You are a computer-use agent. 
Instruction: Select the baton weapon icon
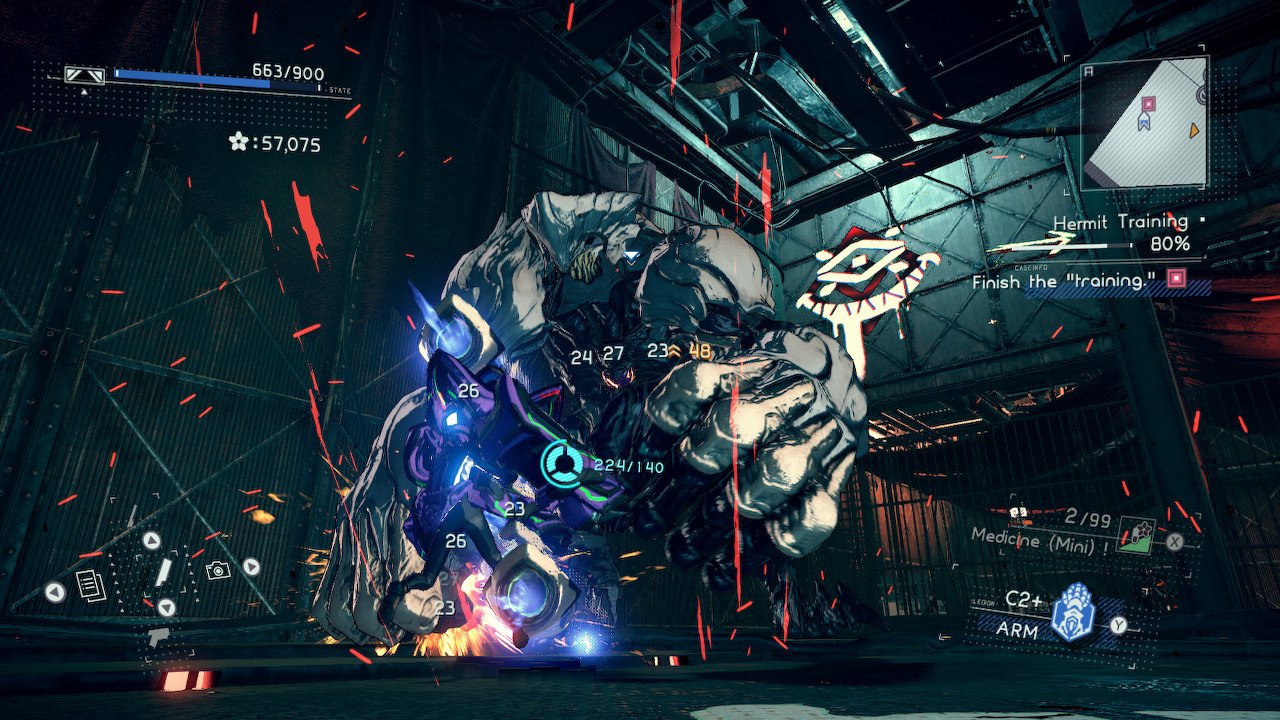point(162,573)
